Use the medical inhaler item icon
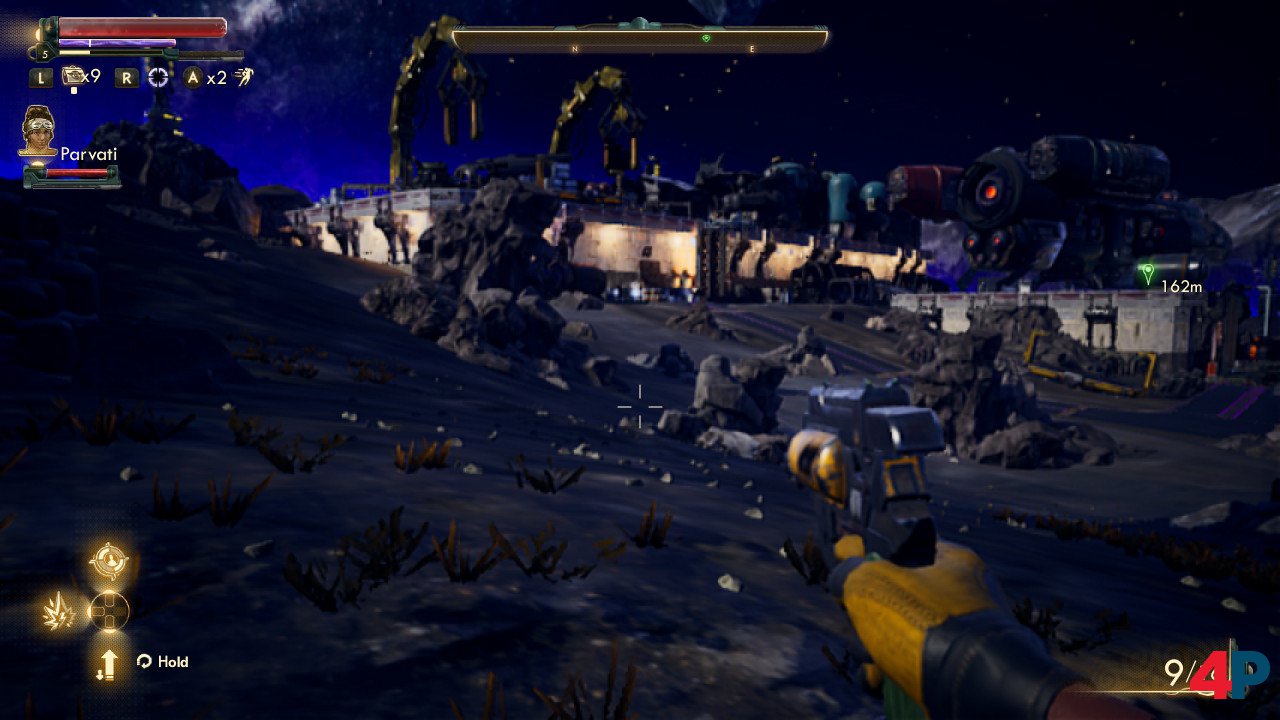 pyautogui.click(x=73, y=76)
